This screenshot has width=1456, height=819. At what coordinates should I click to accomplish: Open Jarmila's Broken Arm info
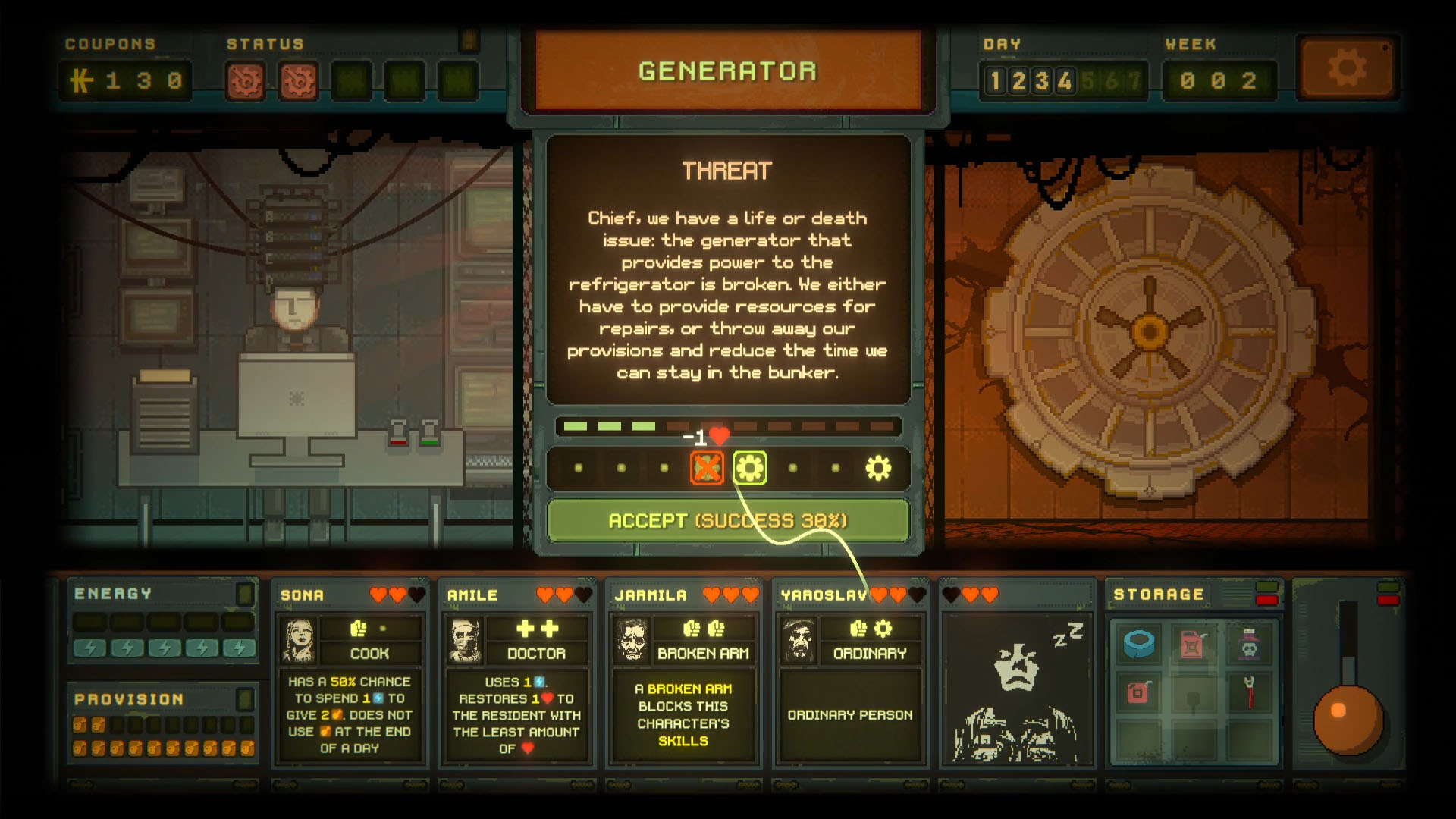tap(703, 651)
